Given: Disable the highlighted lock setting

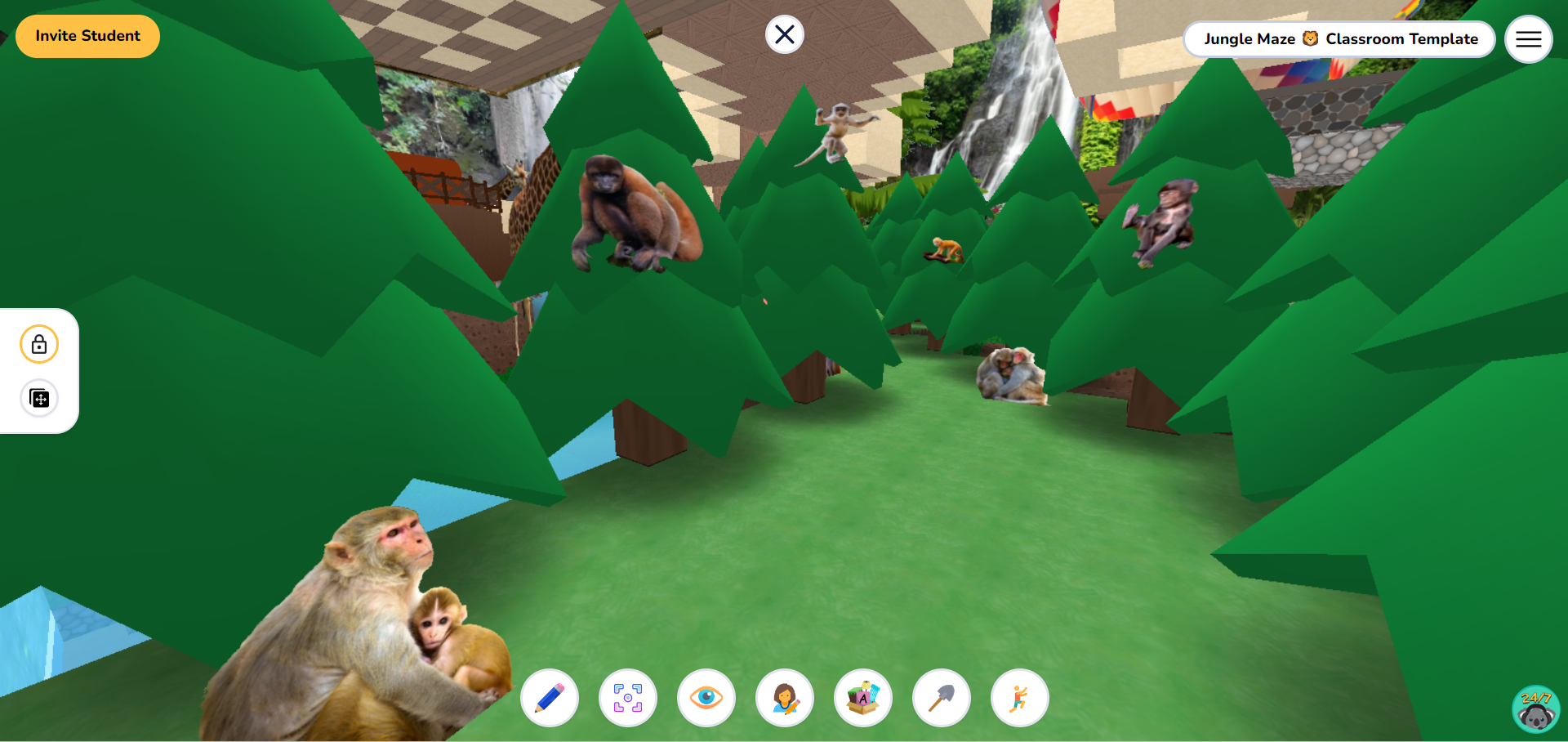Looking at the screenshot, I should pyautogui.click(x=38, y=344).
